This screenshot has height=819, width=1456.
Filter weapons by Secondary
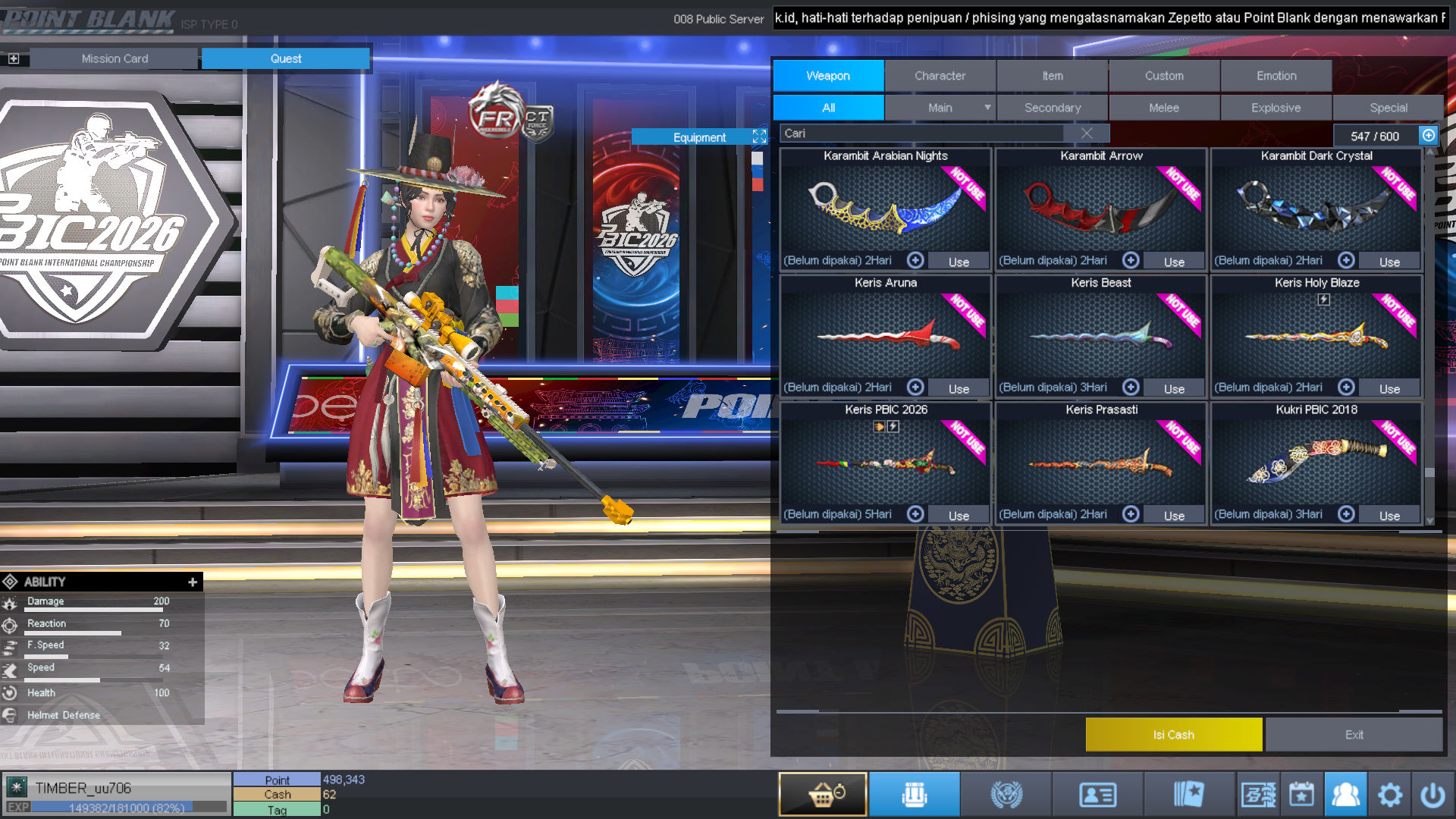click(x=1052, y=108)
